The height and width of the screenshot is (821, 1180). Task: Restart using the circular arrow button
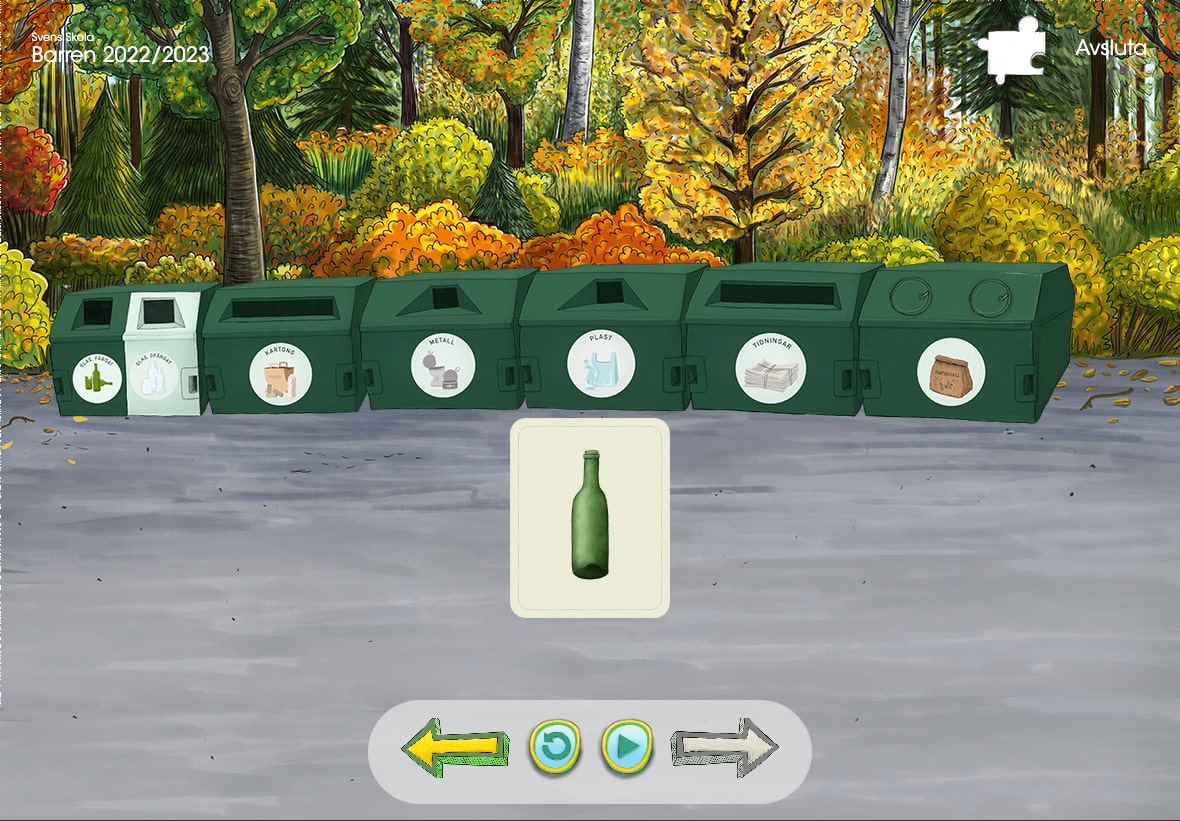coord(554,746)
